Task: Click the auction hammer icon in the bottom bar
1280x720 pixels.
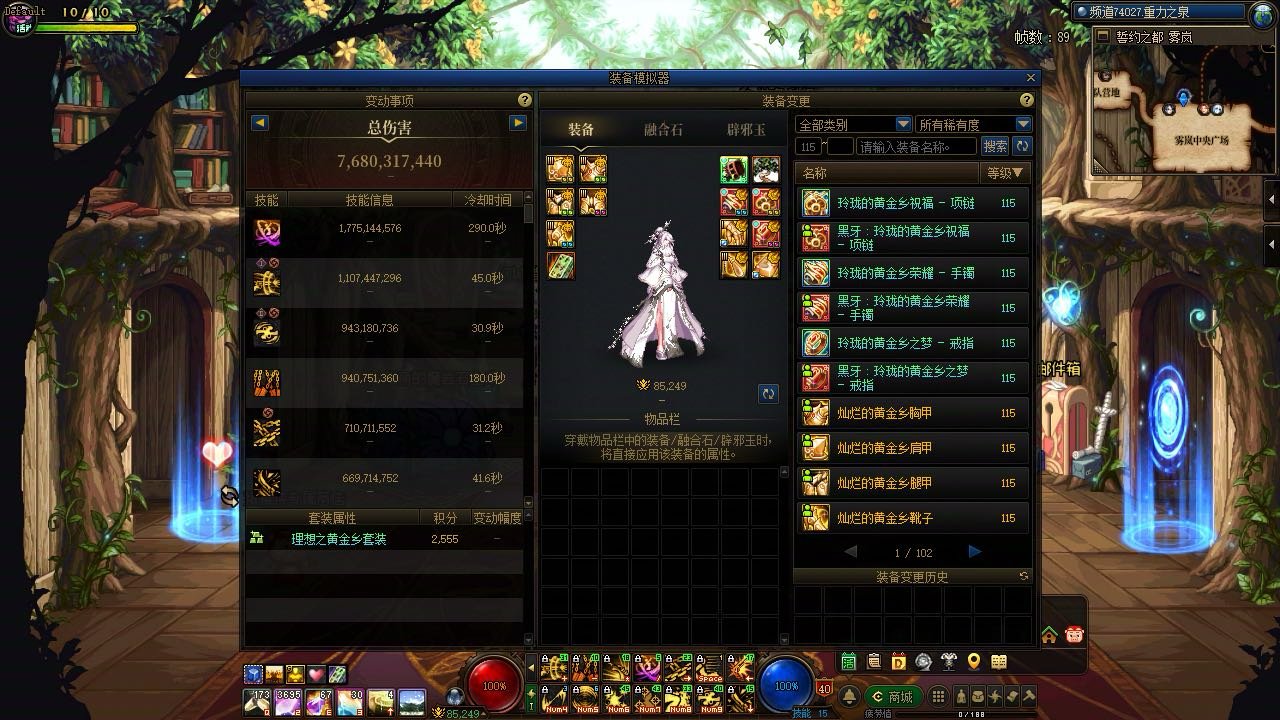Action: pyautogui.click(x=1029, y=695)
